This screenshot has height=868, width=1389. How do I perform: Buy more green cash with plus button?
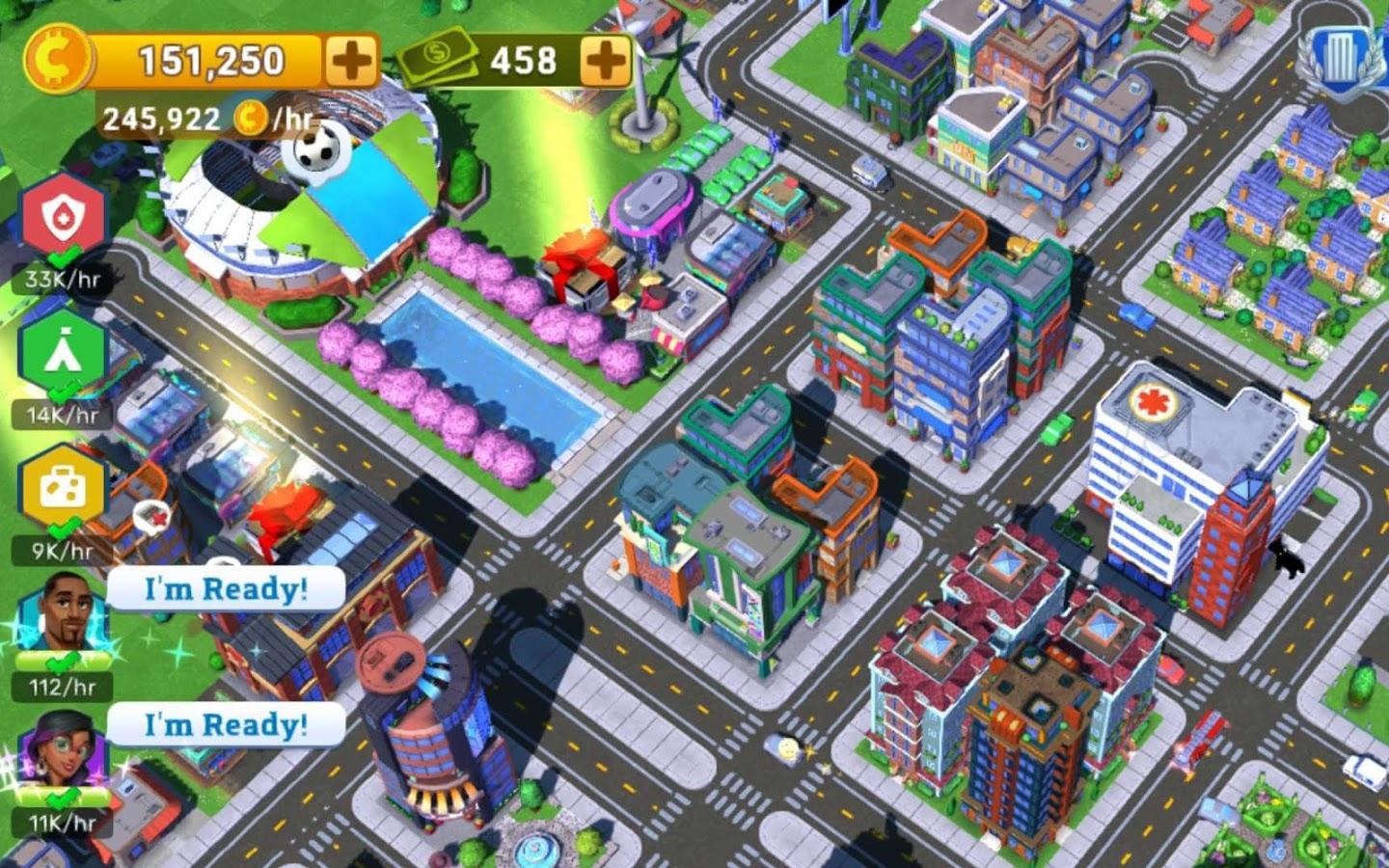coord(605,62)
